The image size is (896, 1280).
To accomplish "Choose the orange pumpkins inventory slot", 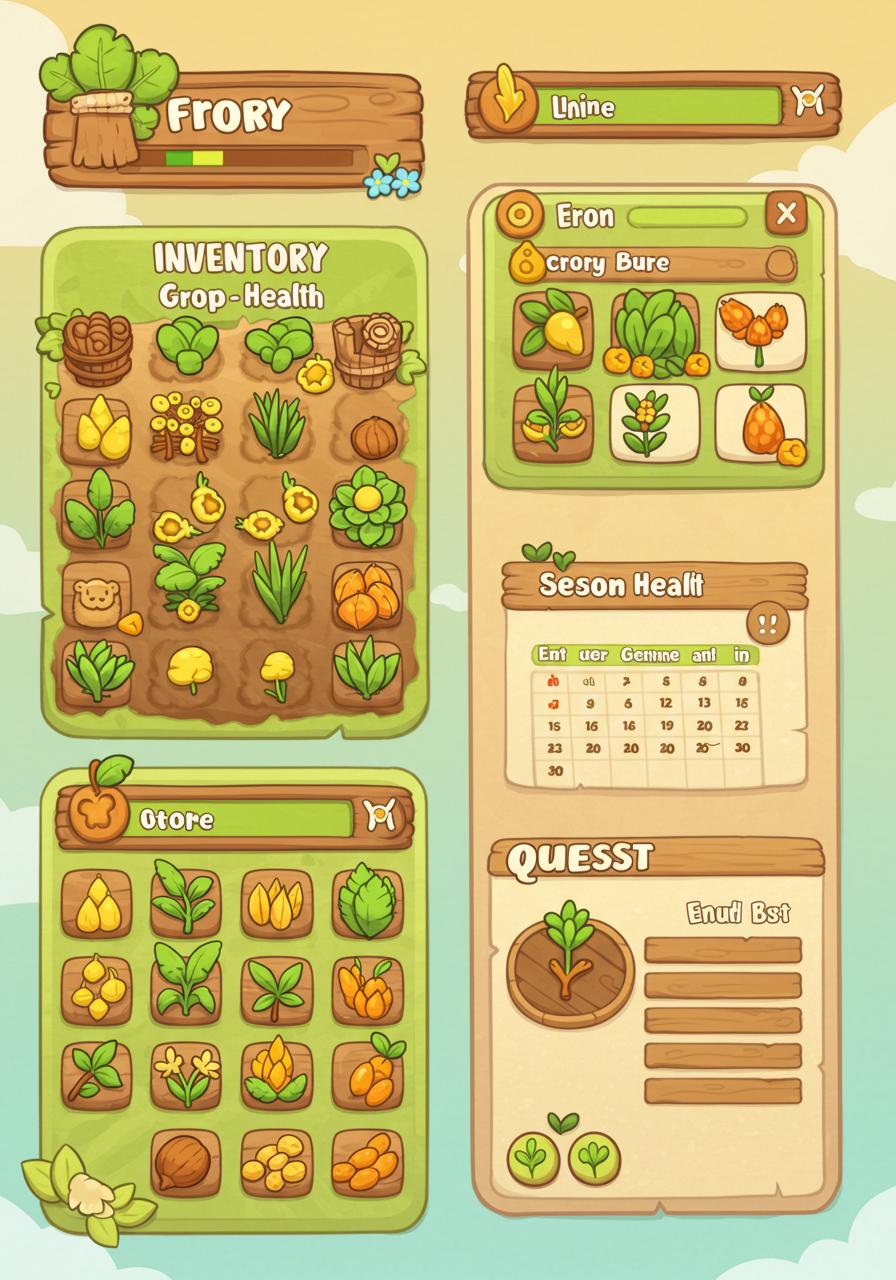I will [x=366, y=596].
